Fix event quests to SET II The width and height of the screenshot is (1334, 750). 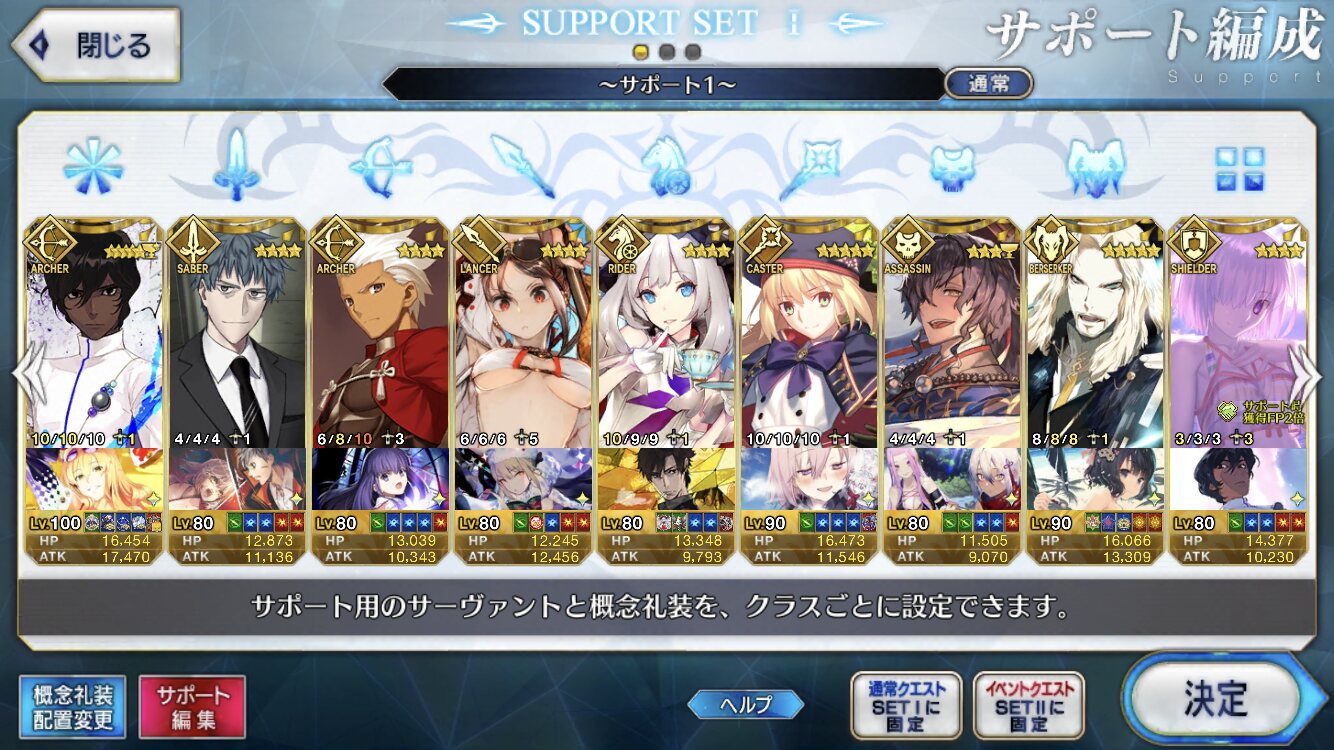[x=1028, y=705]
